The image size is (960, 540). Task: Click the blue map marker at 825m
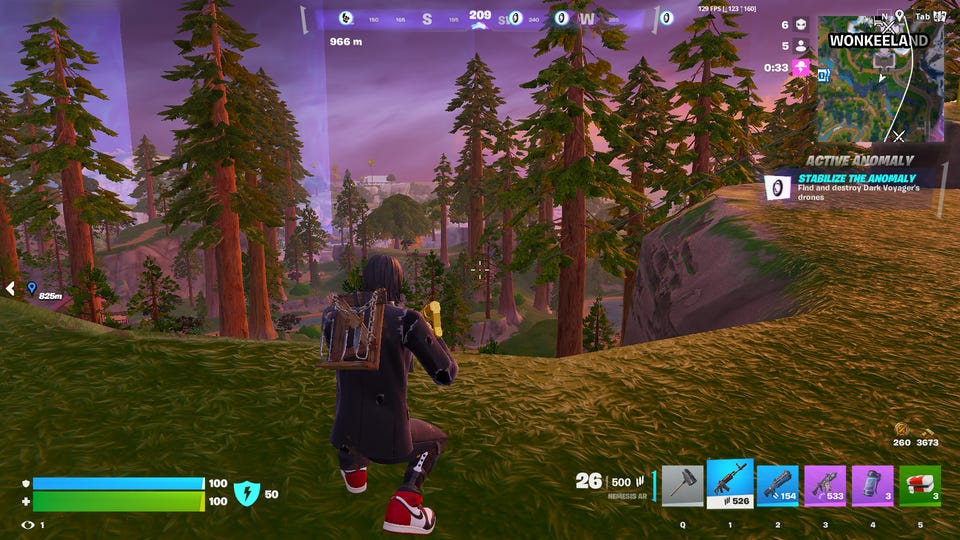click(32, 287)
